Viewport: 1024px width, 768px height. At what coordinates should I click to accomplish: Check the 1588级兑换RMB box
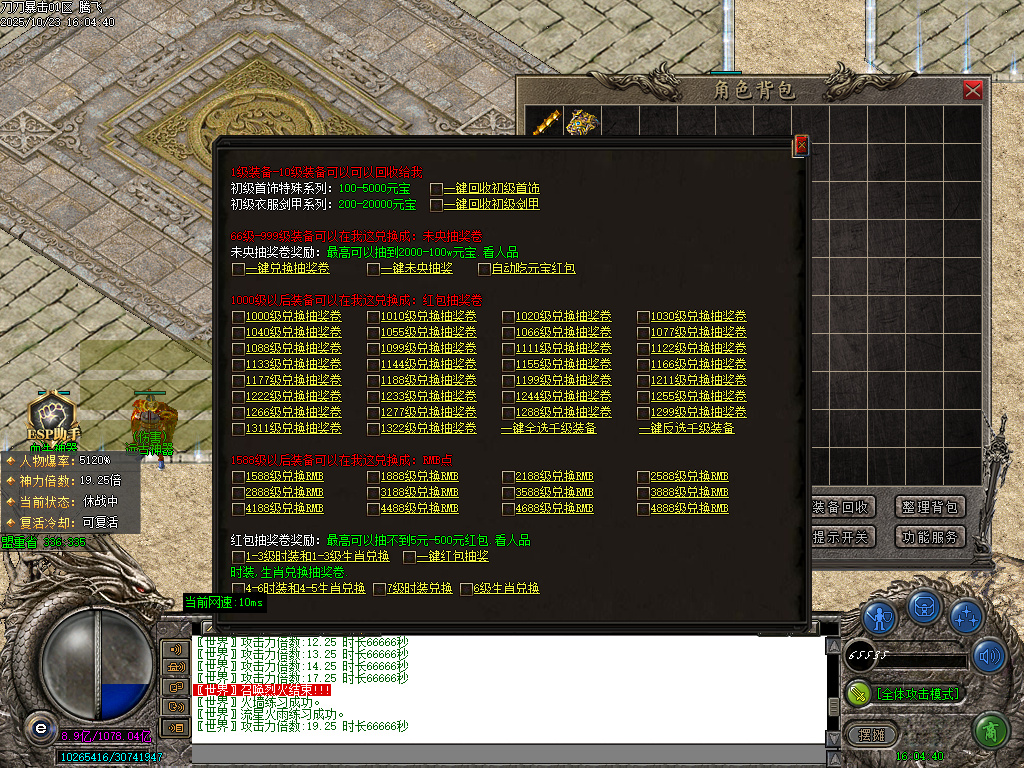238,476
